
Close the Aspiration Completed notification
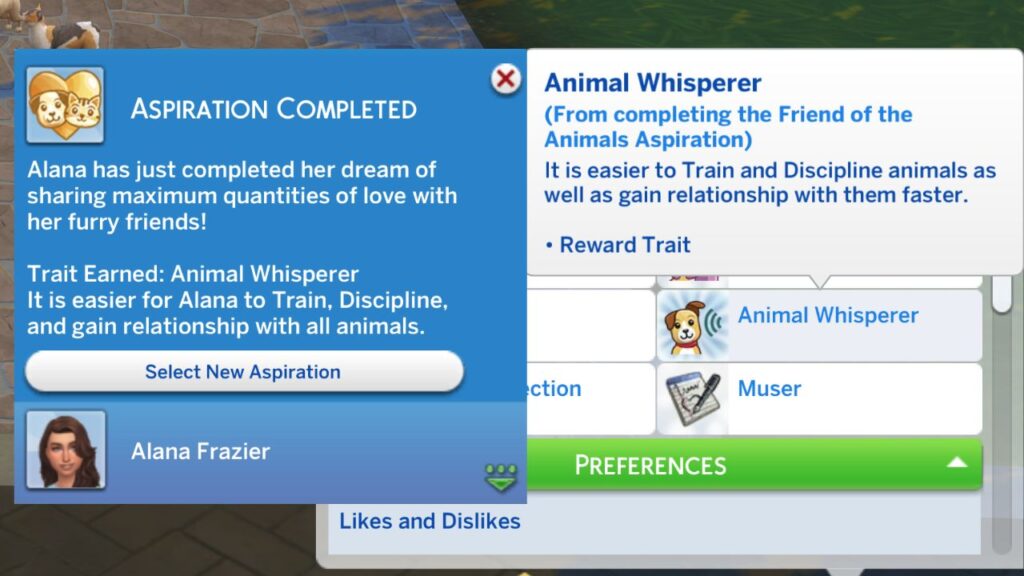(507, 79)
